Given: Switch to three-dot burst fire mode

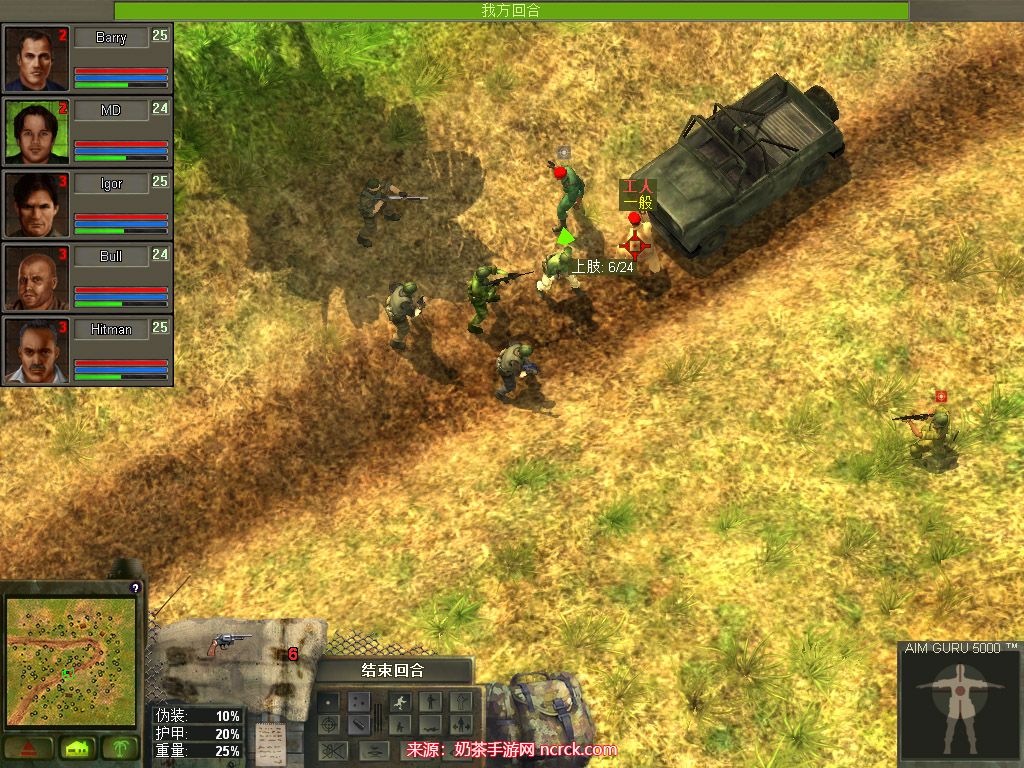Looking at the screenshot, I should 358,702.
